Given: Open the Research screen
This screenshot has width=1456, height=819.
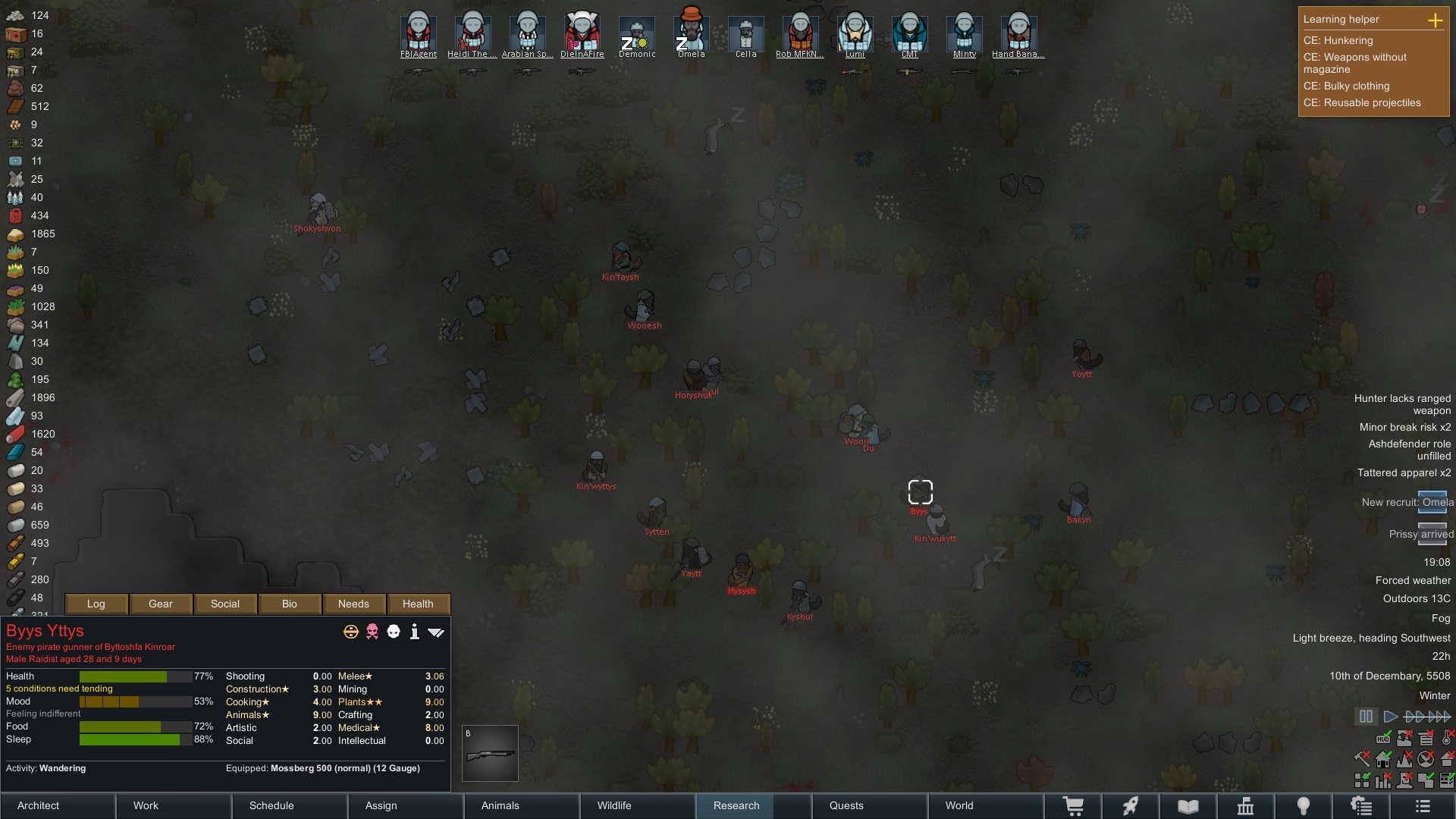Looking at the screenshot, I should point(736,805).
